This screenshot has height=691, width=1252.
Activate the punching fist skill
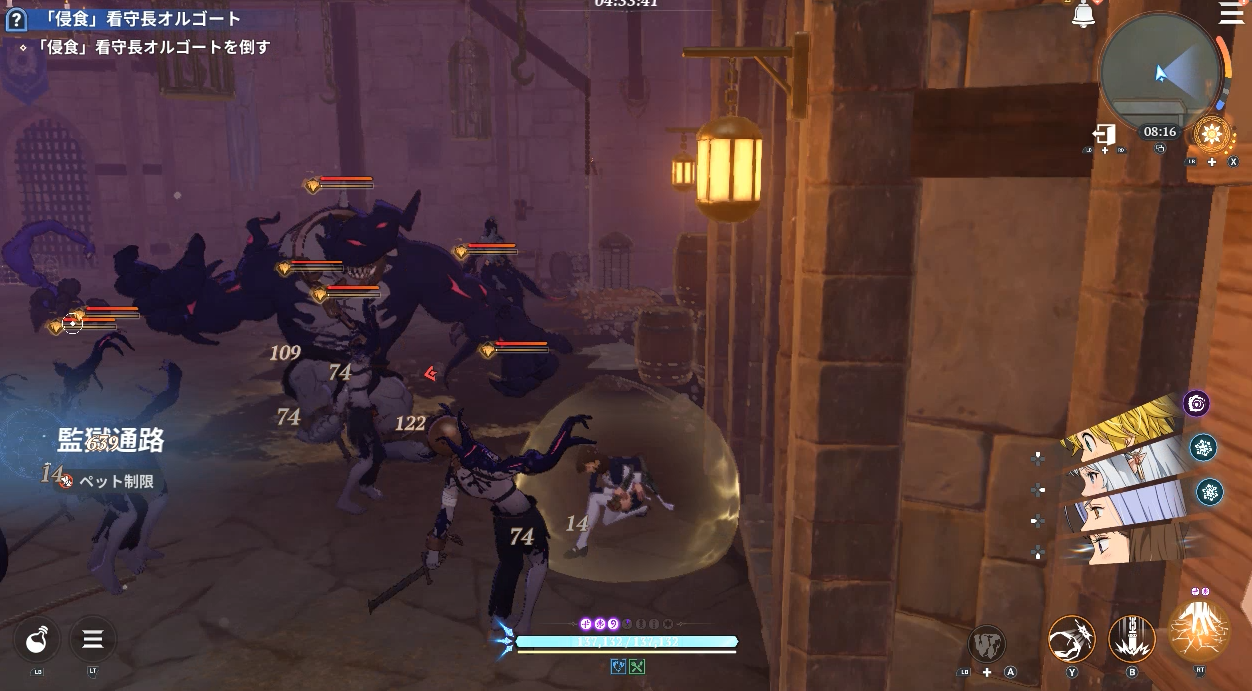click(x=1071, y=639)
